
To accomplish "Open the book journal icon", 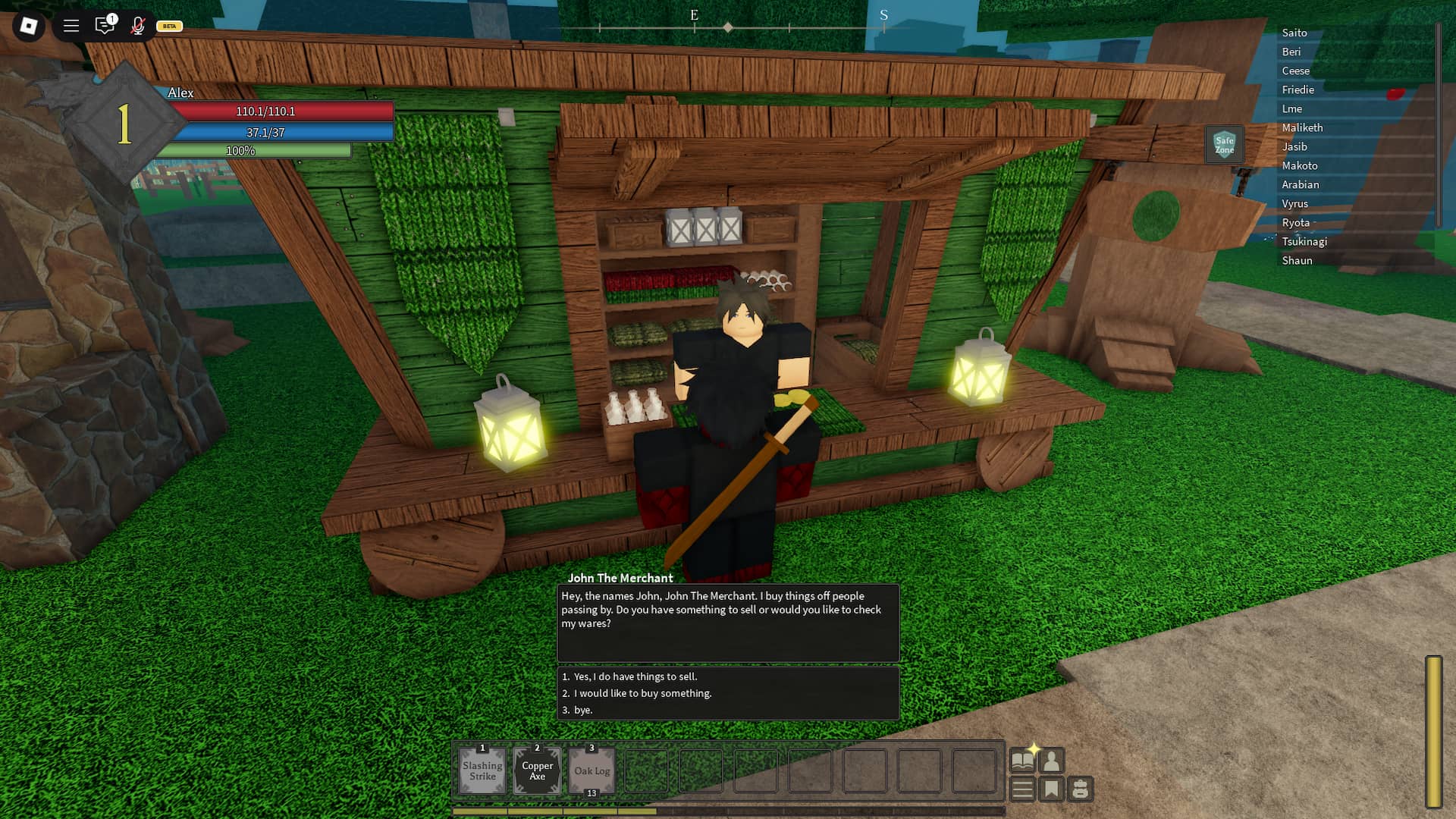I will pyautogui.click(x=1022, y=760).
